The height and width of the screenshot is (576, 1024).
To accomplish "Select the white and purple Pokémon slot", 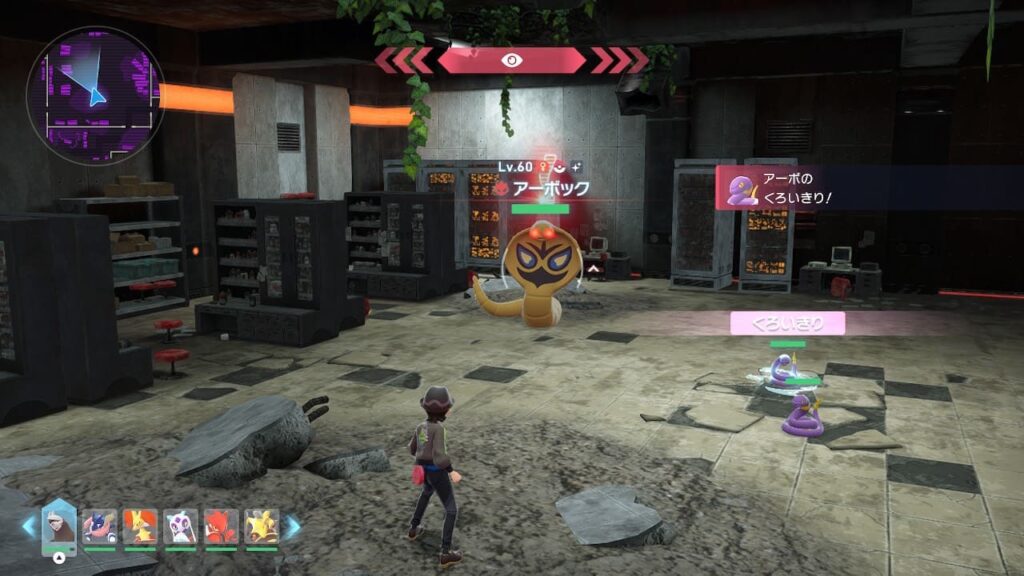I will click(181, 526).
